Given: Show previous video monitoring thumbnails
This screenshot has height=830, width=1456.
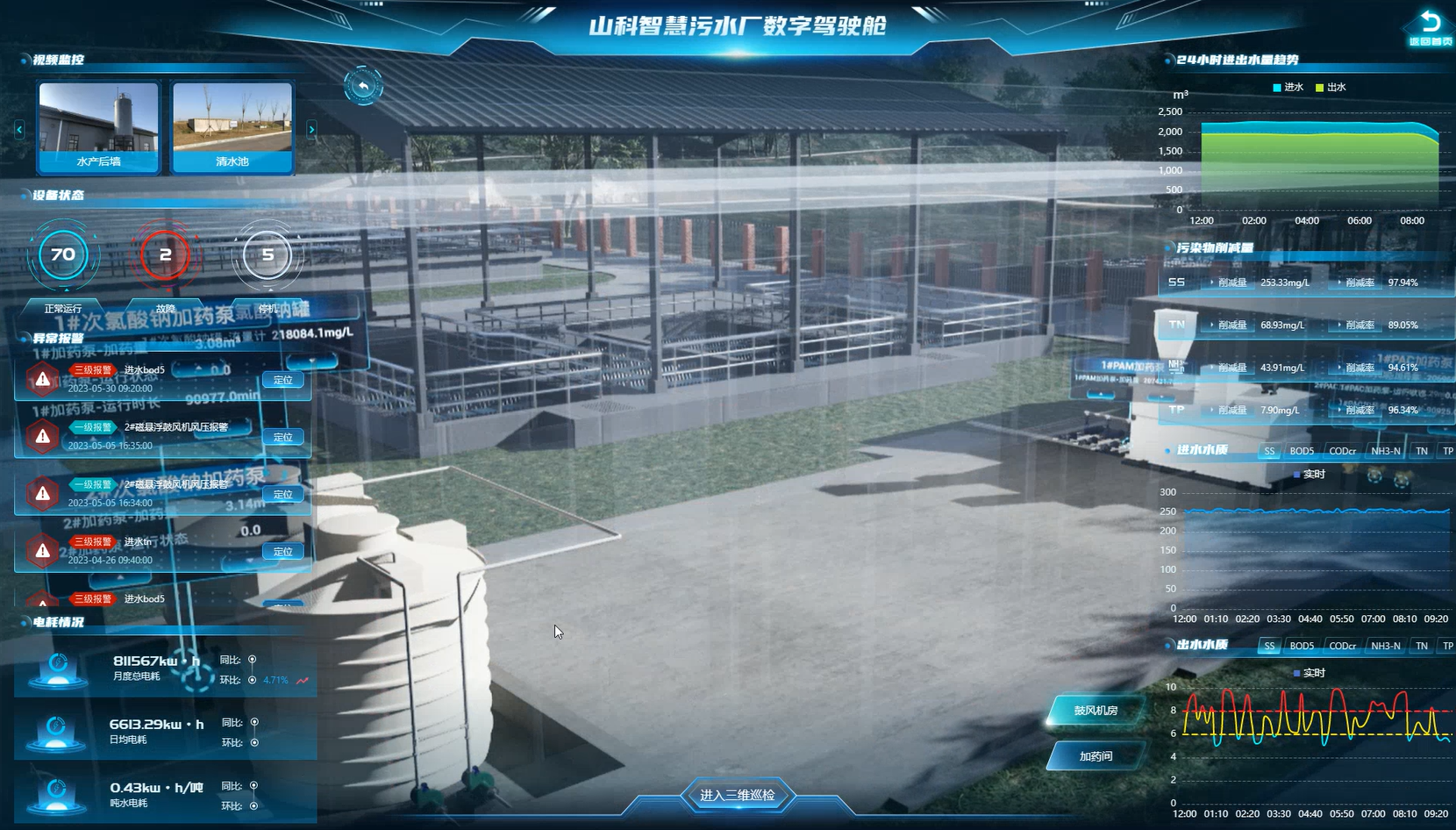Looking at the screenshot, I should tap(19, 129).
